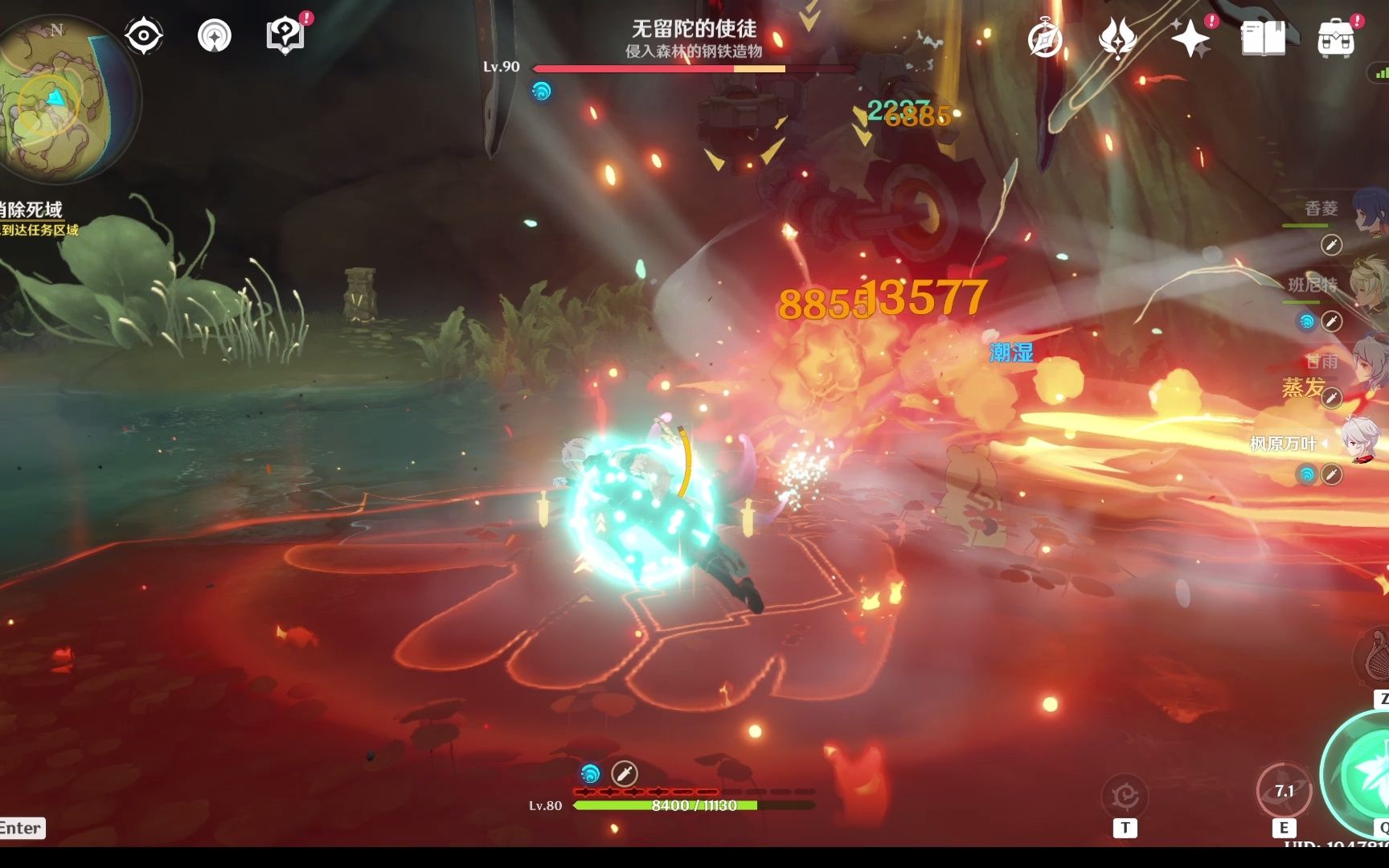
Task: Click the compass navigation icon near minimap
Action: click(143, 35)
